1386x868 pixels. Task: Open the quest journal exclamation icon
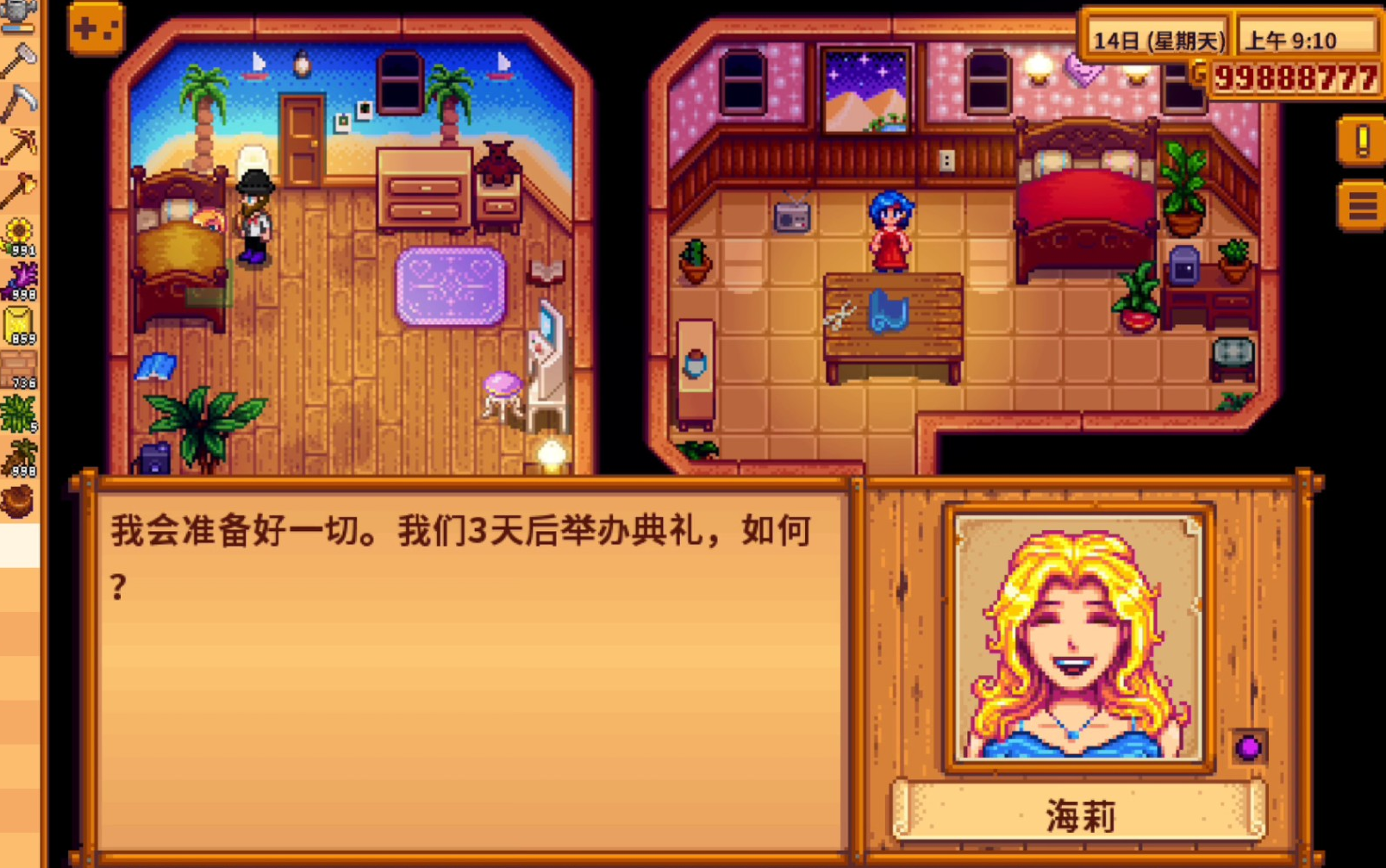tap(1362, 141)
